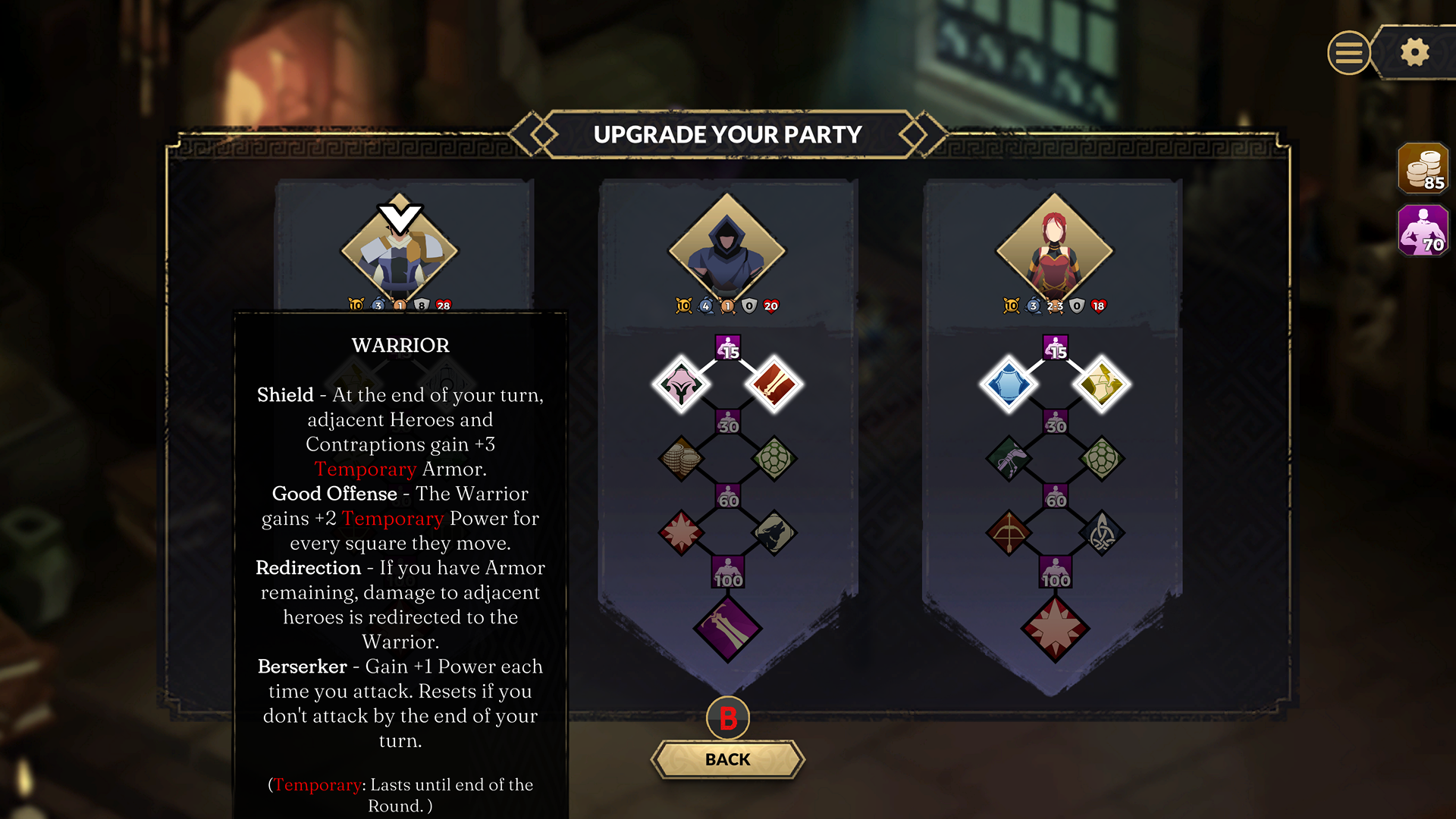The height and width of the screenshot is (819, 1456).
Task: Choose the pink plant-crest upgrade
Action: 681,384
